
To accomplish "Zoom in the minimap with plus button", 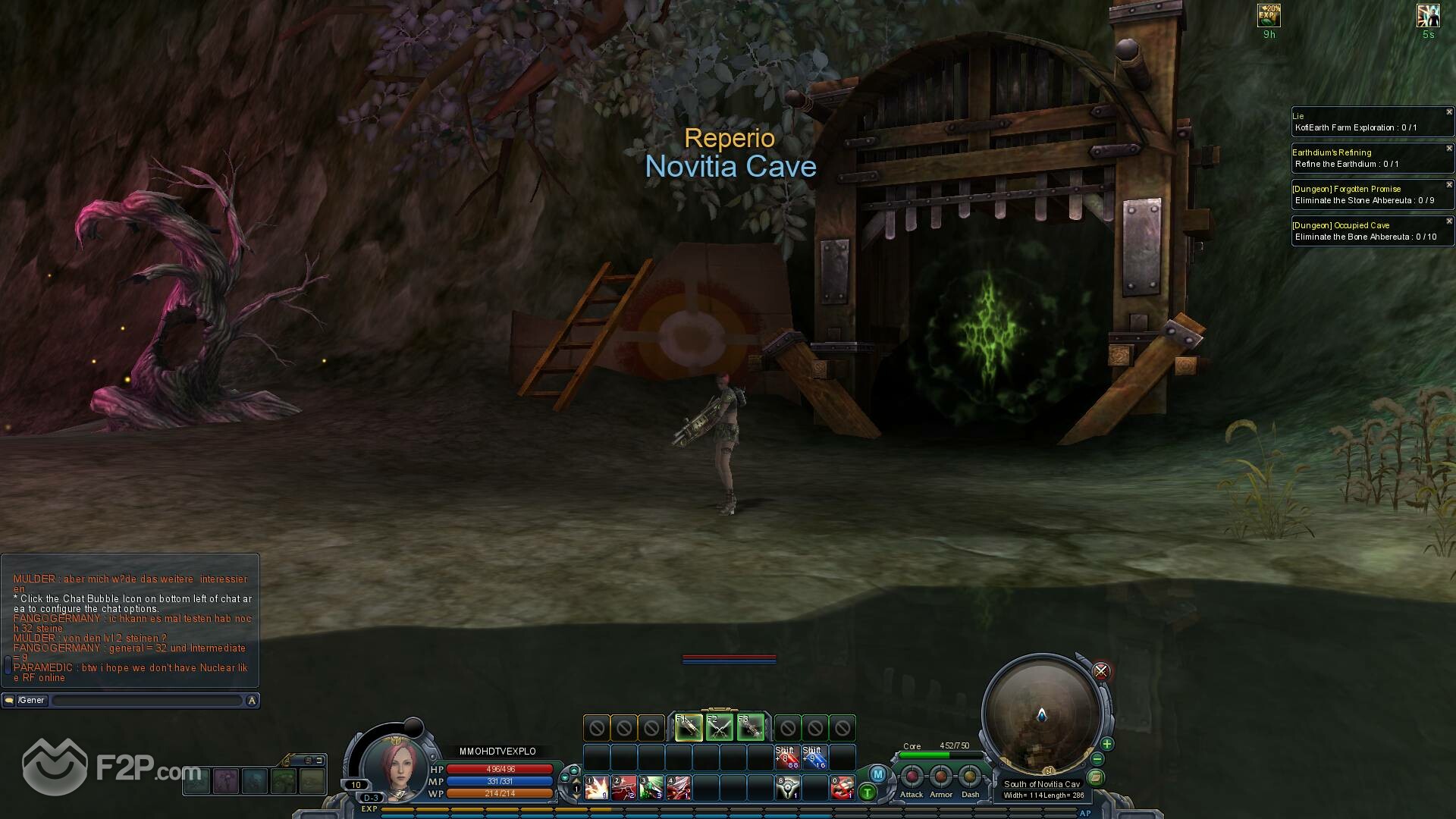I will 1107,744.
